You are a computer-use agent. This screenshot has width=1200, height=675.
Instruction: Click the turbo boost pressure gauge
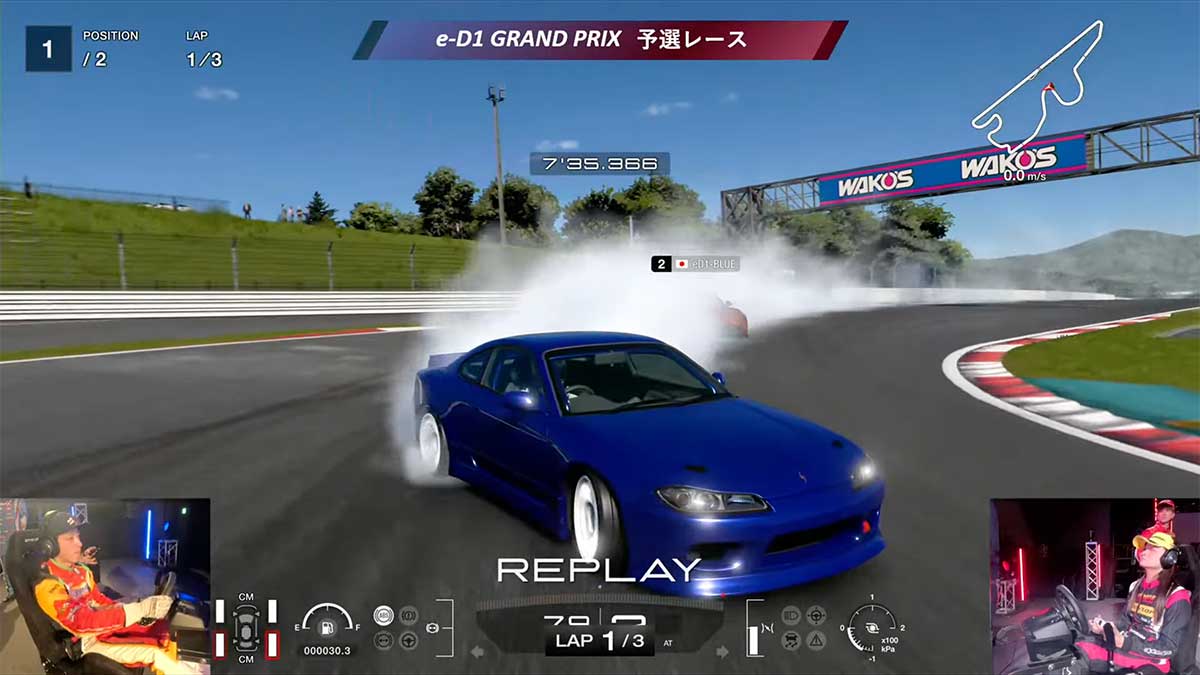[x=870, y=628]
